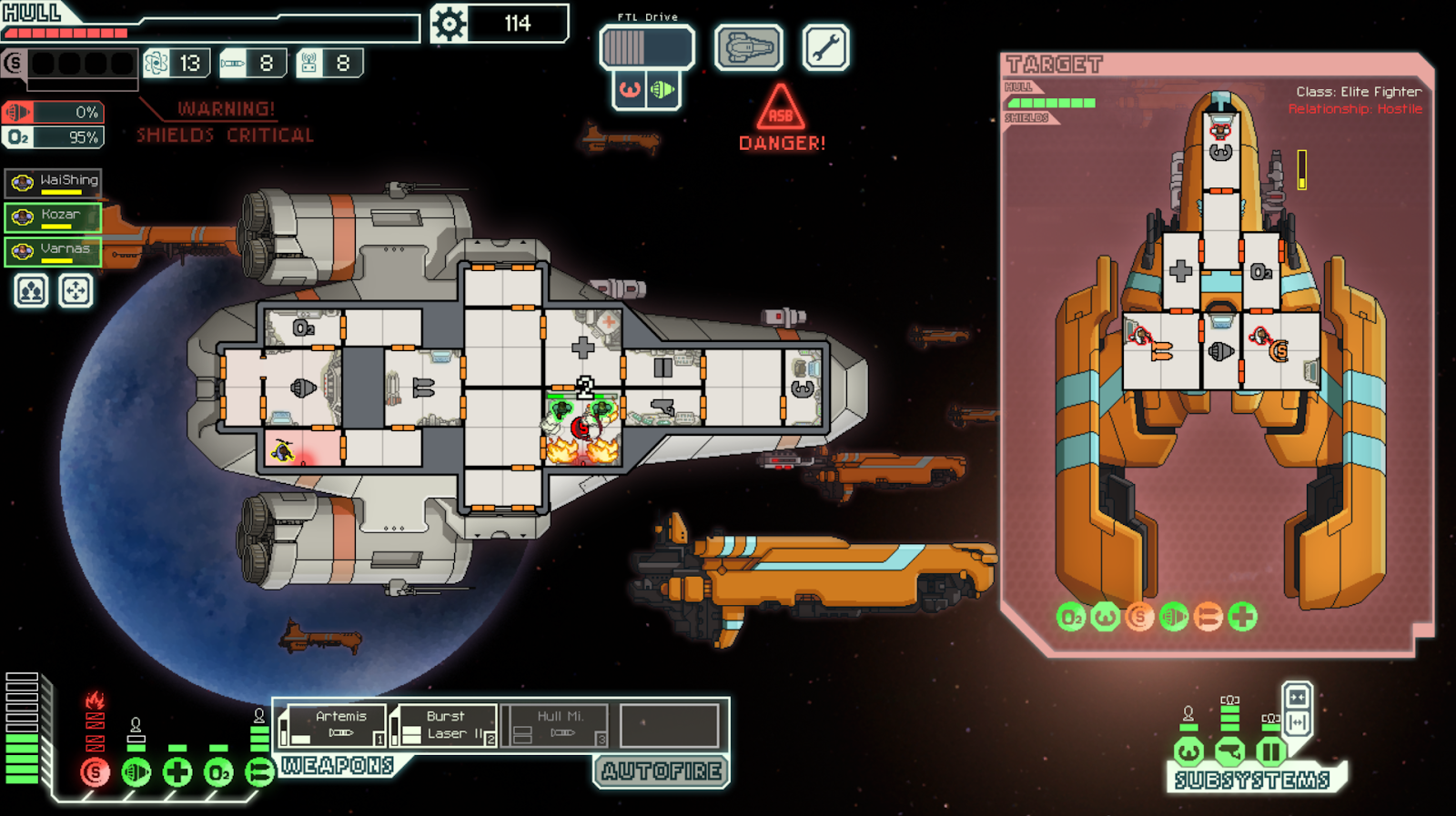Open the wrench options menu
1456x816 pixels.
(x=825, y=47)
